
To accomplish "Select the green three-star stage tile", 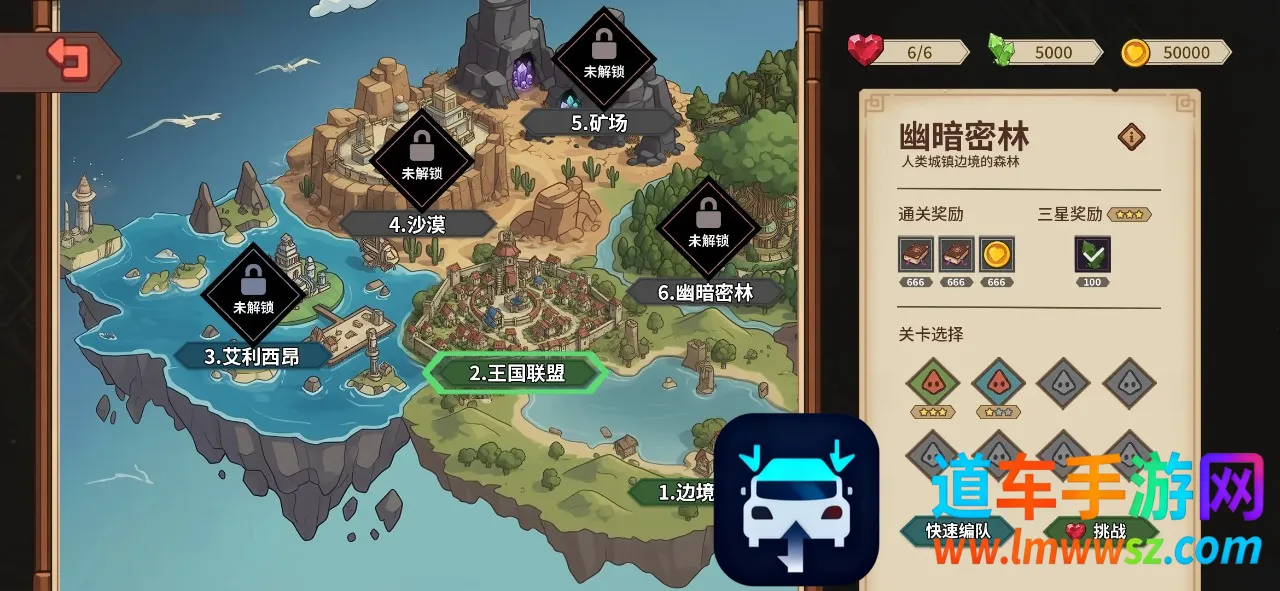I will [x=932, y=383].
